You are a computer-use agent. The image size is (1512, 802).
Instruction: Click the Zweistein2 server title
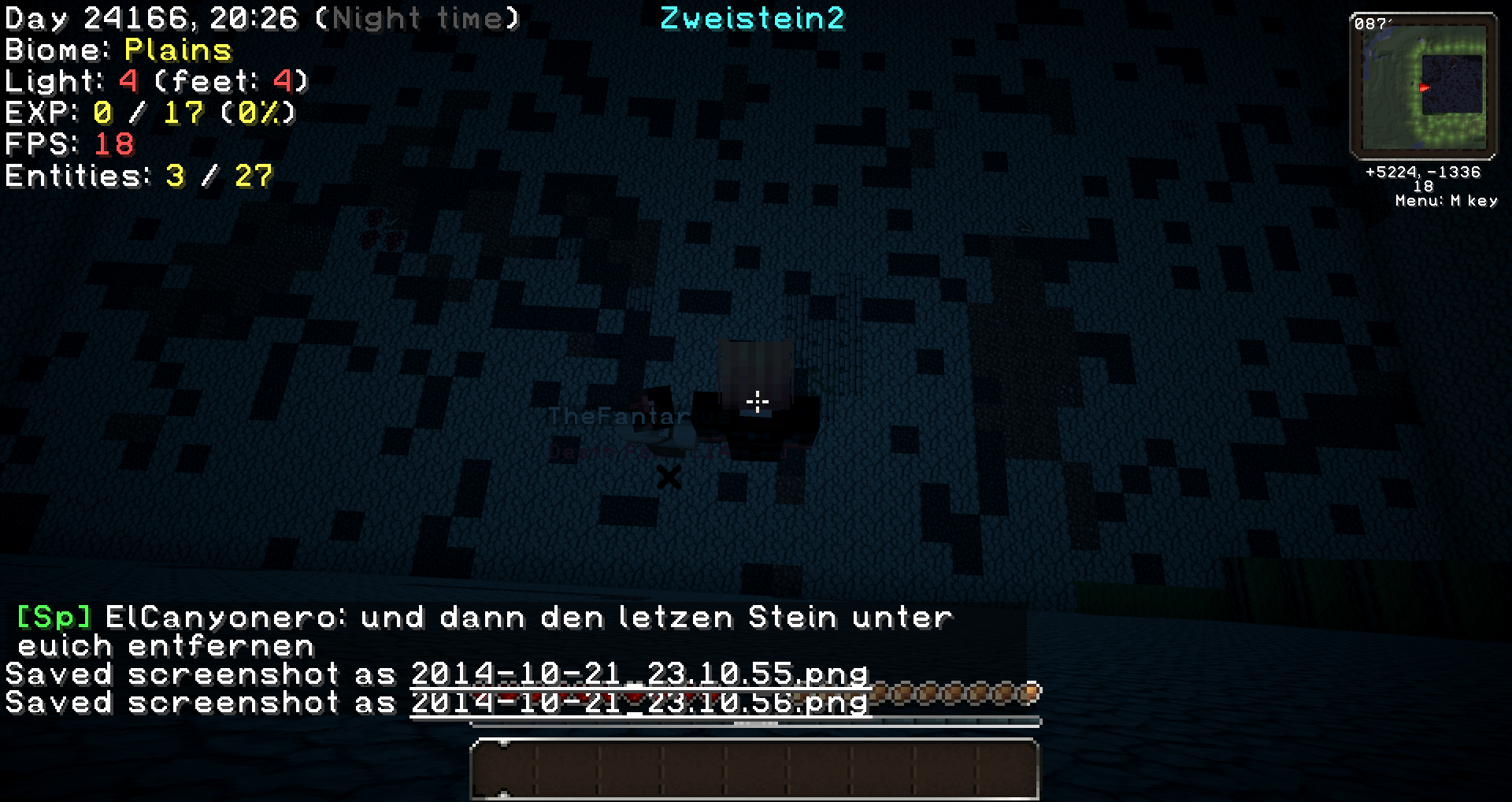(x=752, y=17)
